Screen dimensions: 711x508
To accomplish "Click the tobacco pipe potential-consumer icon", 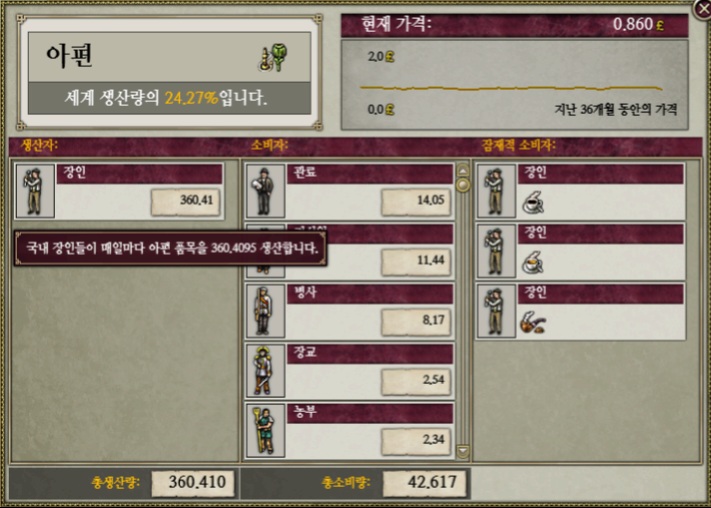I will coord(533,322).
